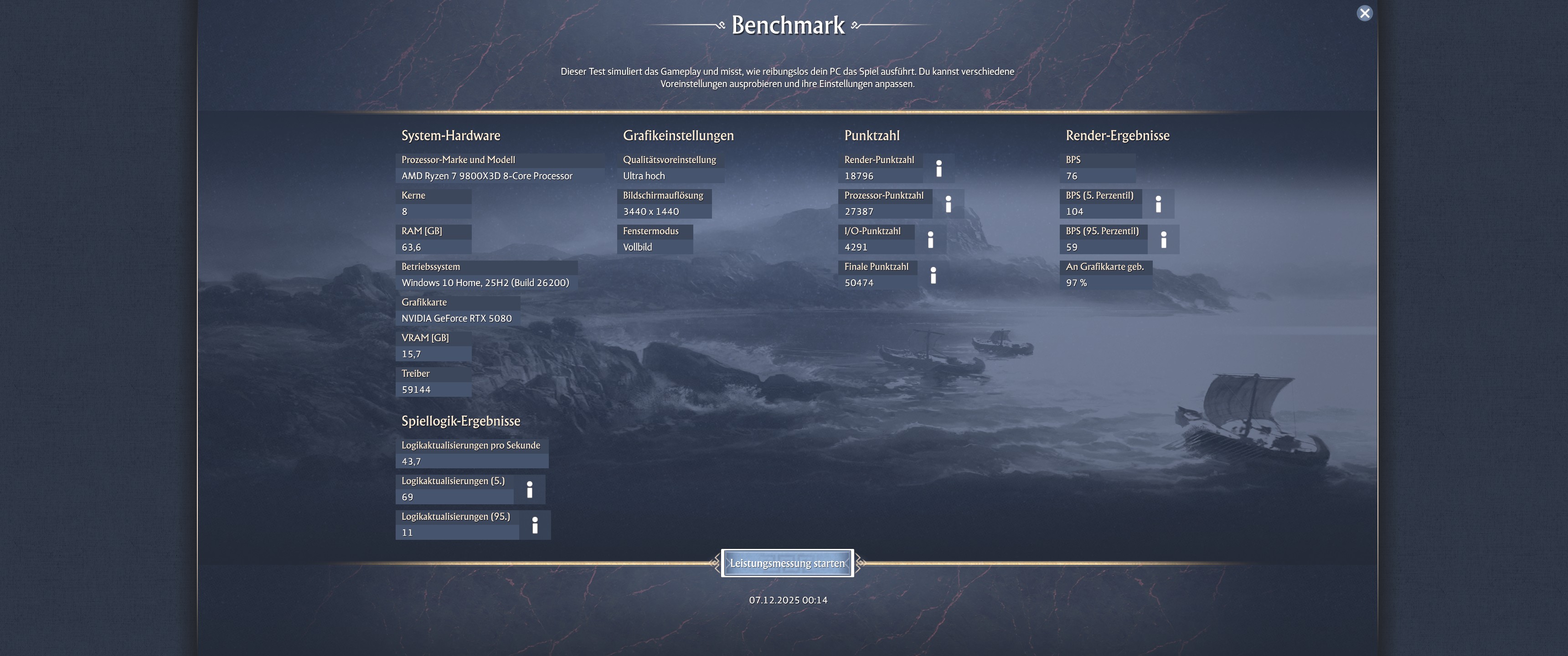Show info for BPS (95. Perzentil)
1568x656 pixels.
point(1165,239)
